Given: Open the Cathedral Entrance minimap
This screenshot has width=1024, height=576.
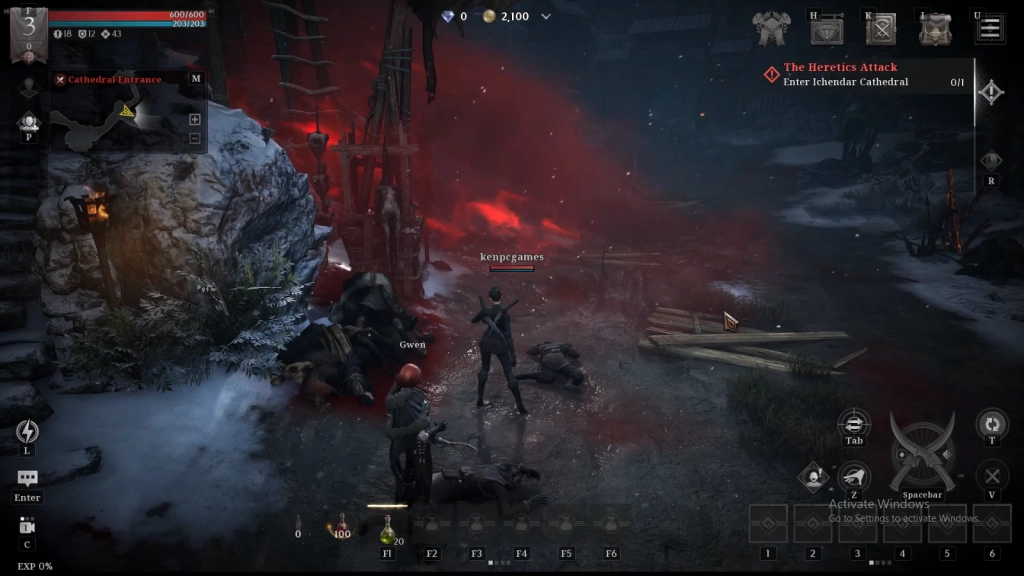Looking at the screenshot, I should tap(120, 79).
